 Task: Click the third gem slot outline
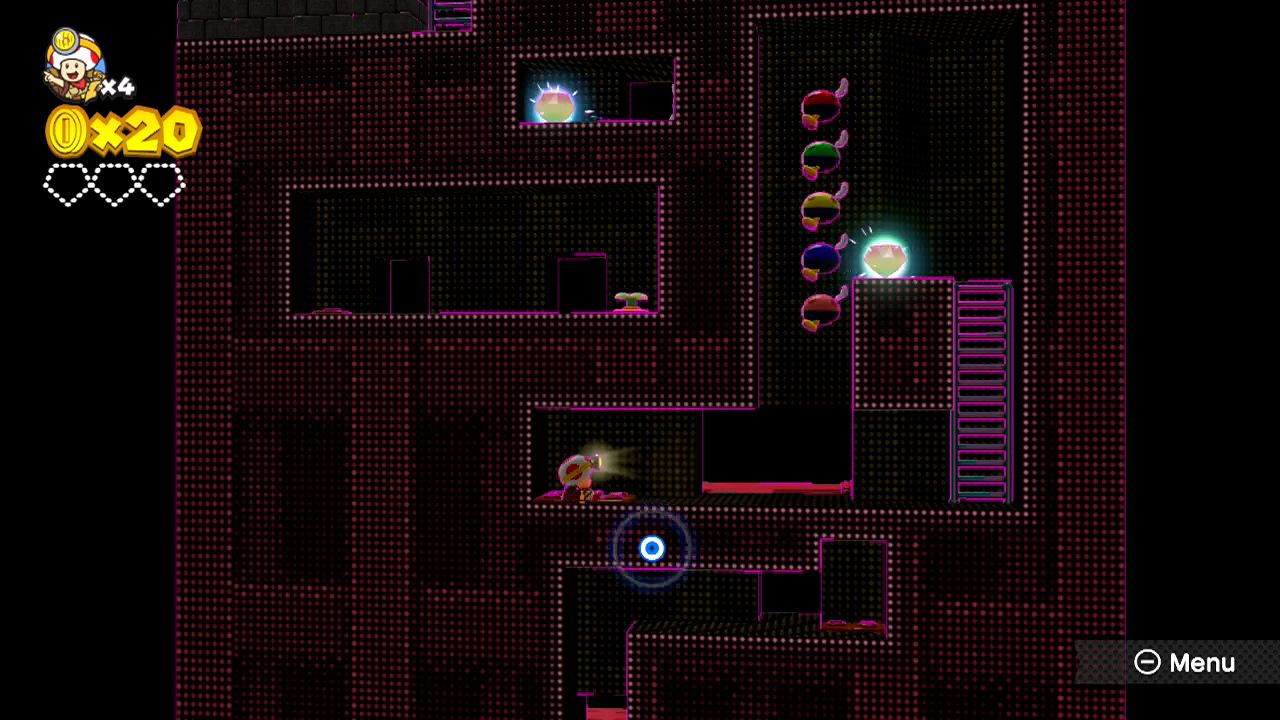click(x=161, y=185)
